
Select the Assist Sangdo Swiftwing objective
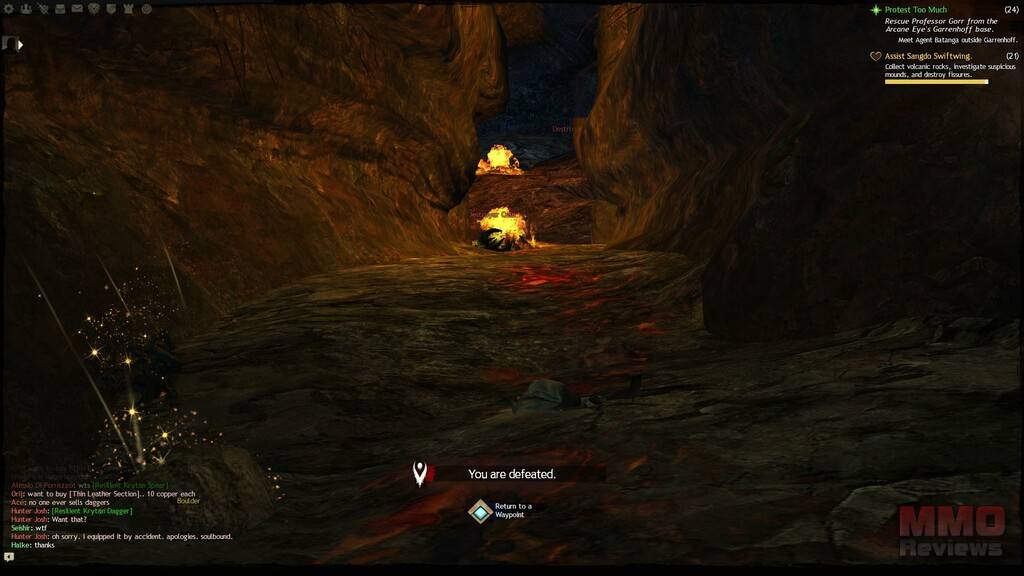(927, 57)
